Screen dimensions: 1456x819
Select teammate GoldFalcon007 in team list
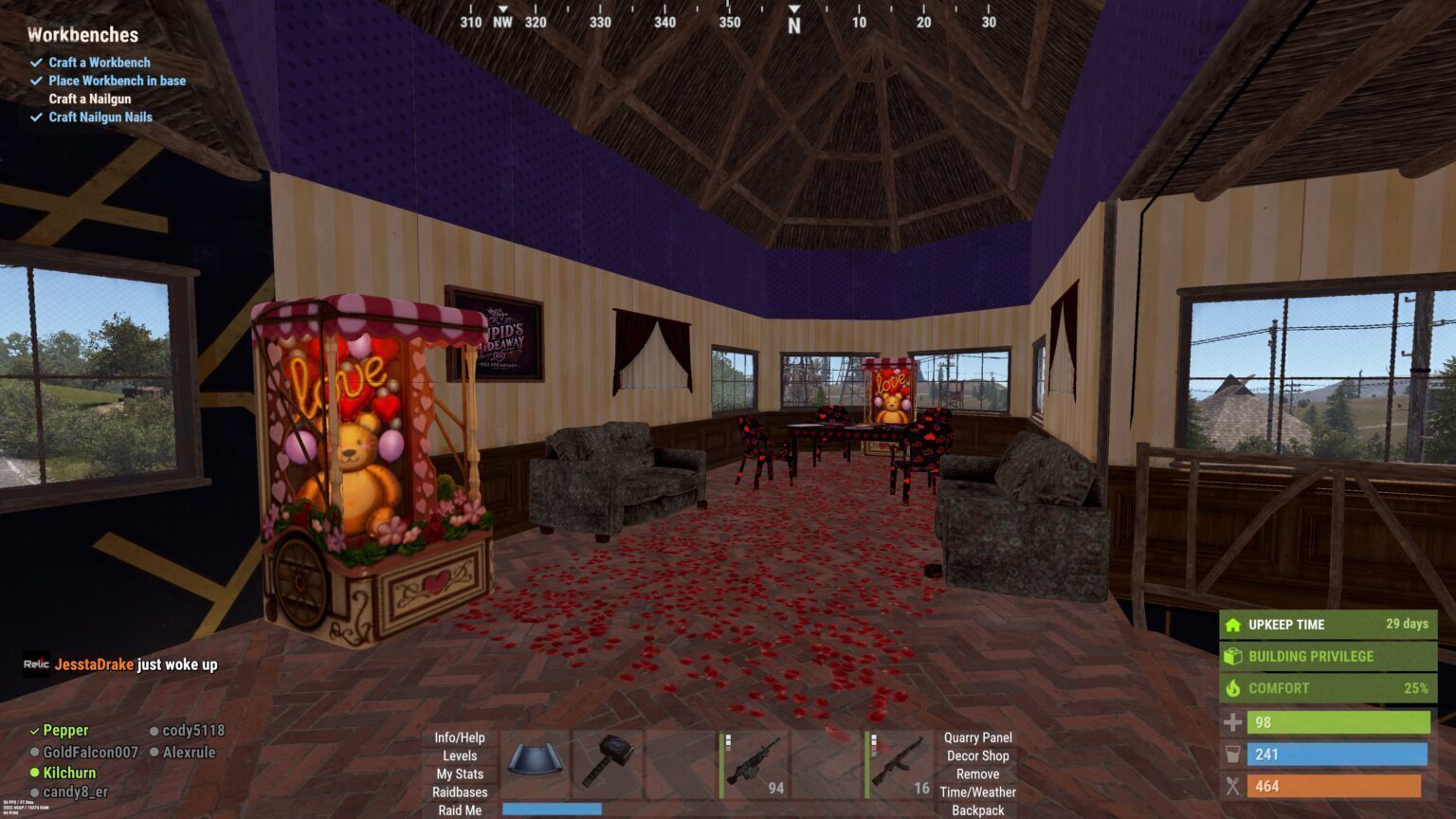tap(90, 752)
